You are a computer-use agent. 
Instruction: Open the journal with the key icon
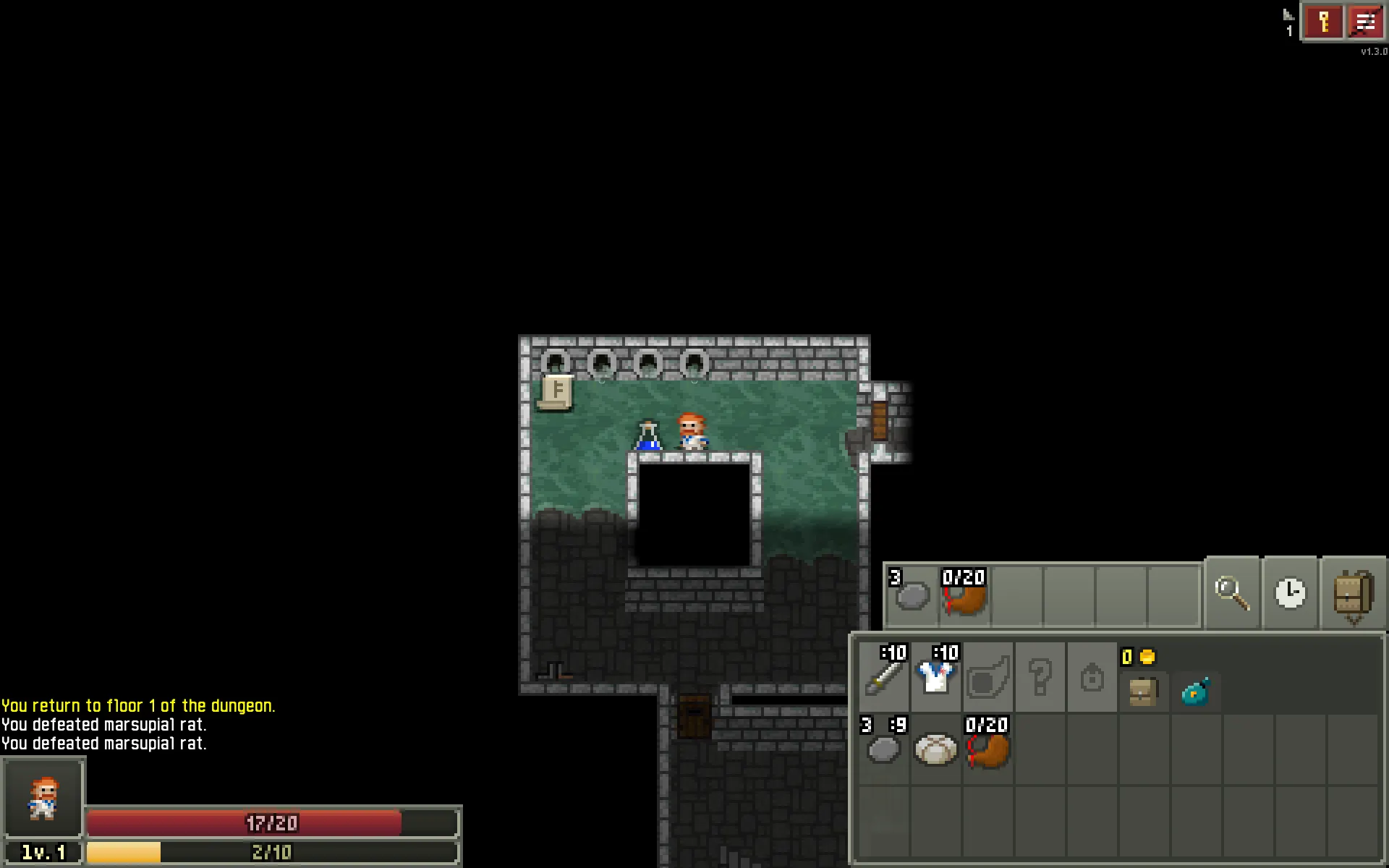[1323, 22]
